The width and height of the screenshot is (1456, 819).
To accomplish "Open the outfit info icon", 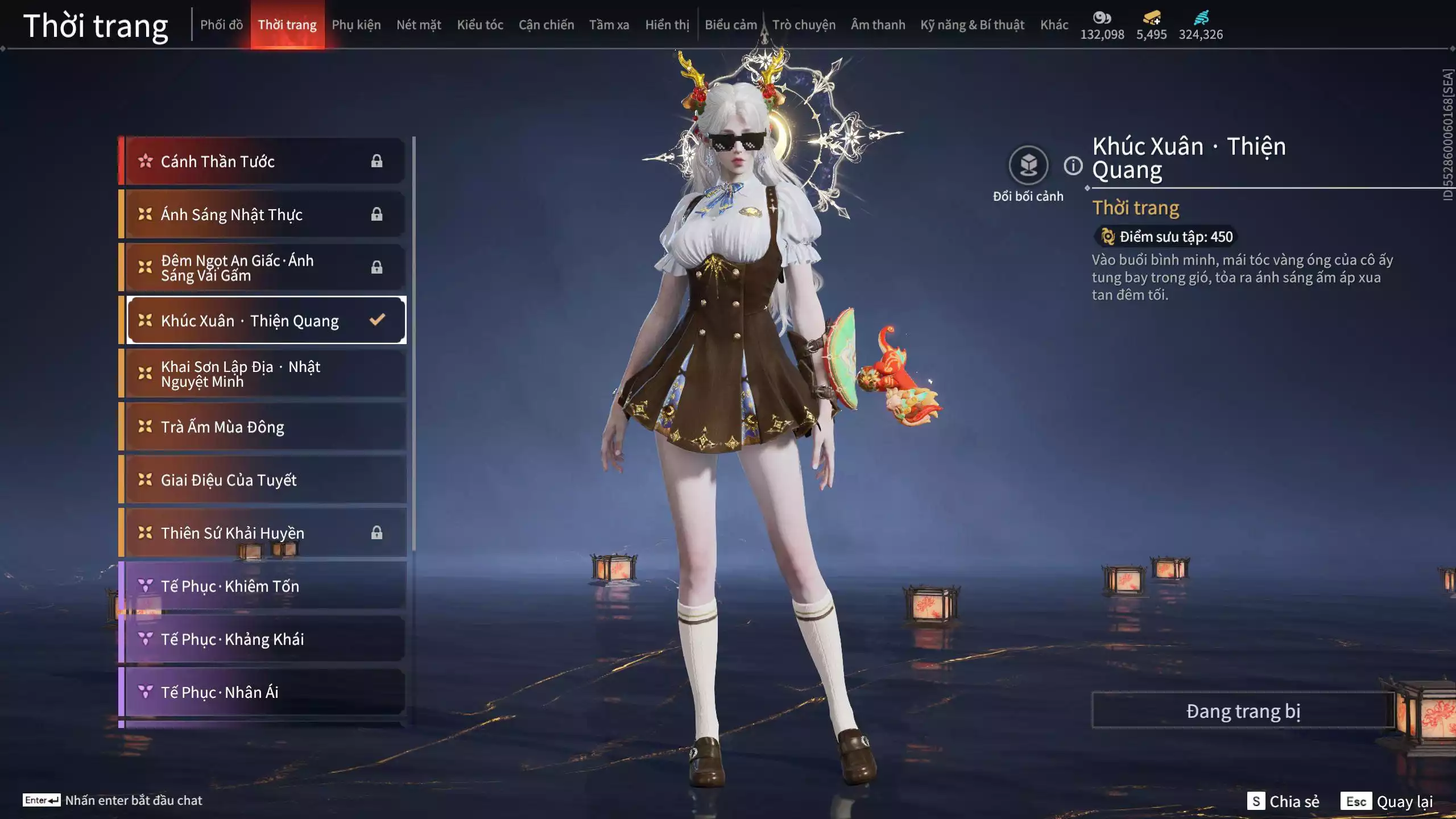I will [x=1073, y=166].
